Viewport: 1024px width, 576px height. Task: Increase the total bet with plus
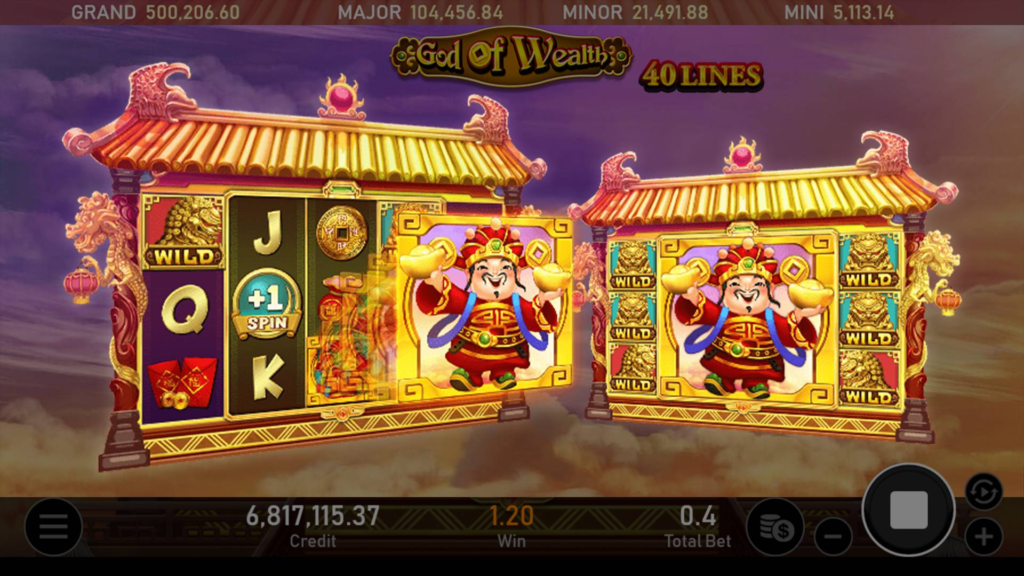[983, 536]
